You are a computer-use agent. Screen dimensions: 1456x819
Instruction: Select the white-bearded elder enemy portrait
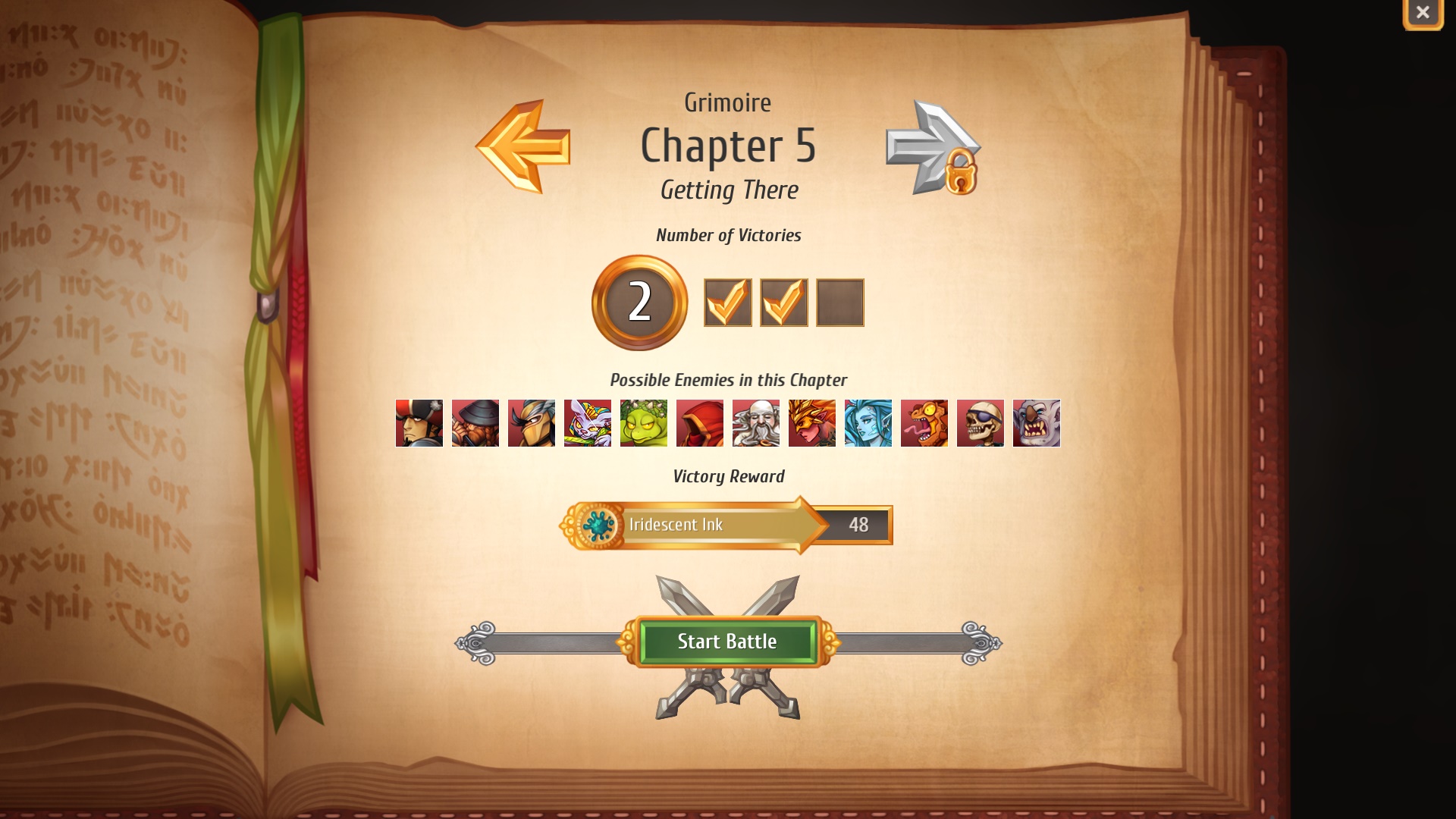tap(756, 423)
